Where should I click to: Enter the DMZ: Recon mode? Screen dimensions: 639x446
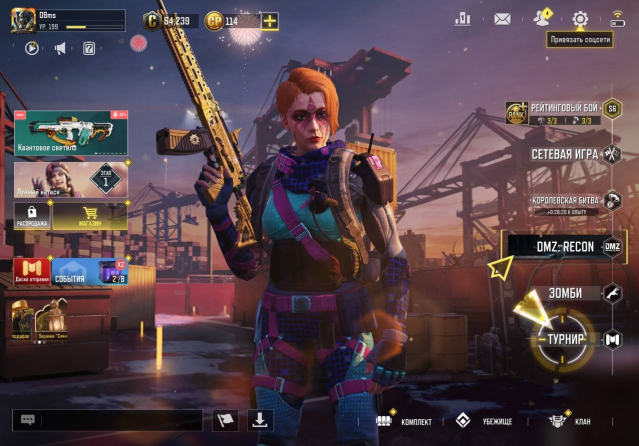566,247
